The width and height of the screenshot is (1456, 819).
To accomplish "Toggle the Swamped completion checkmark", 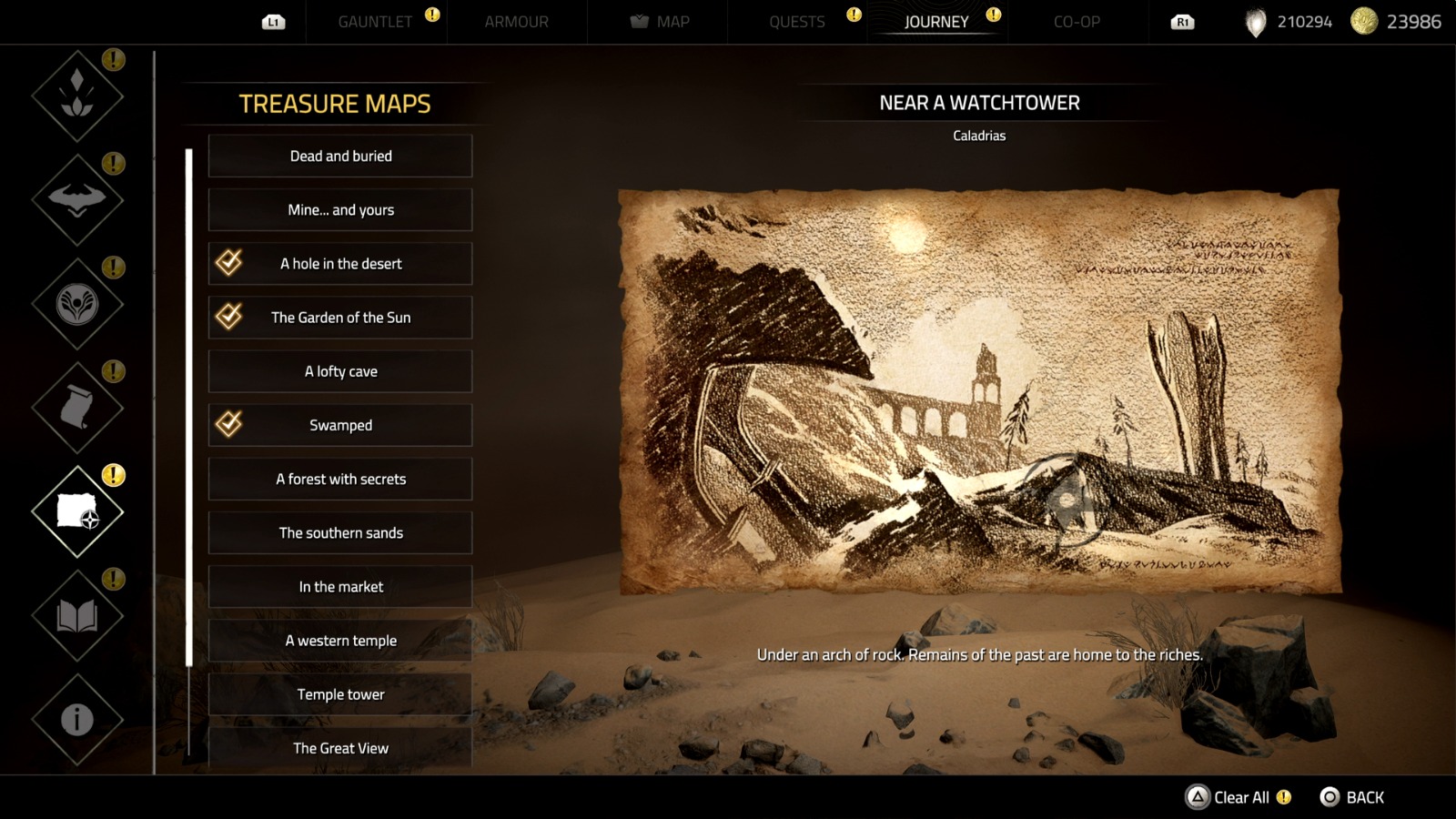I will coord(231,424).
